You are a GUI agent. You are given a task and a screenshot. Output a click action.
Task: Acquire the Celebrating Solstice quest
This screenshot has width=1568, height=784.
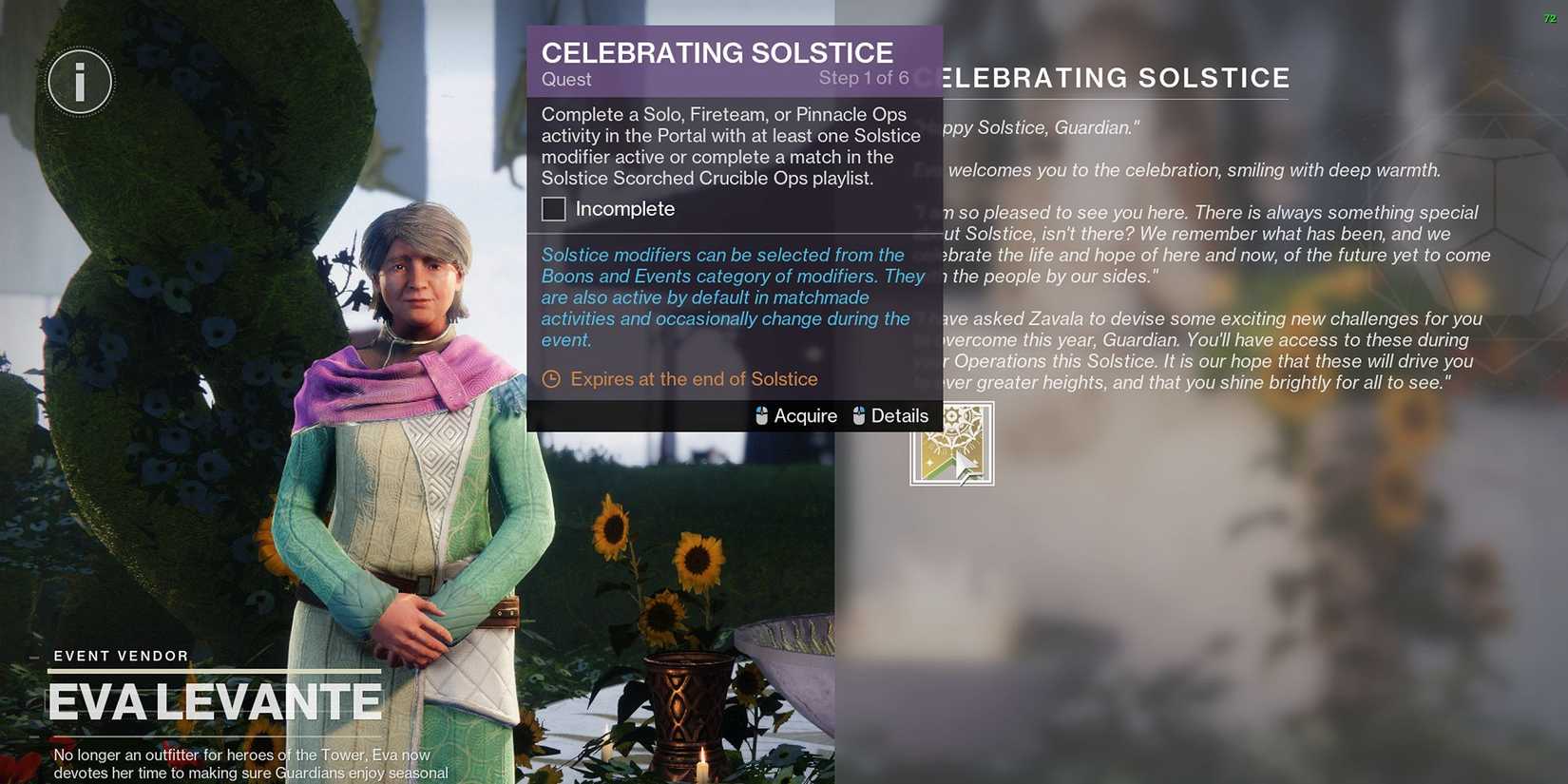coord(804,415)
